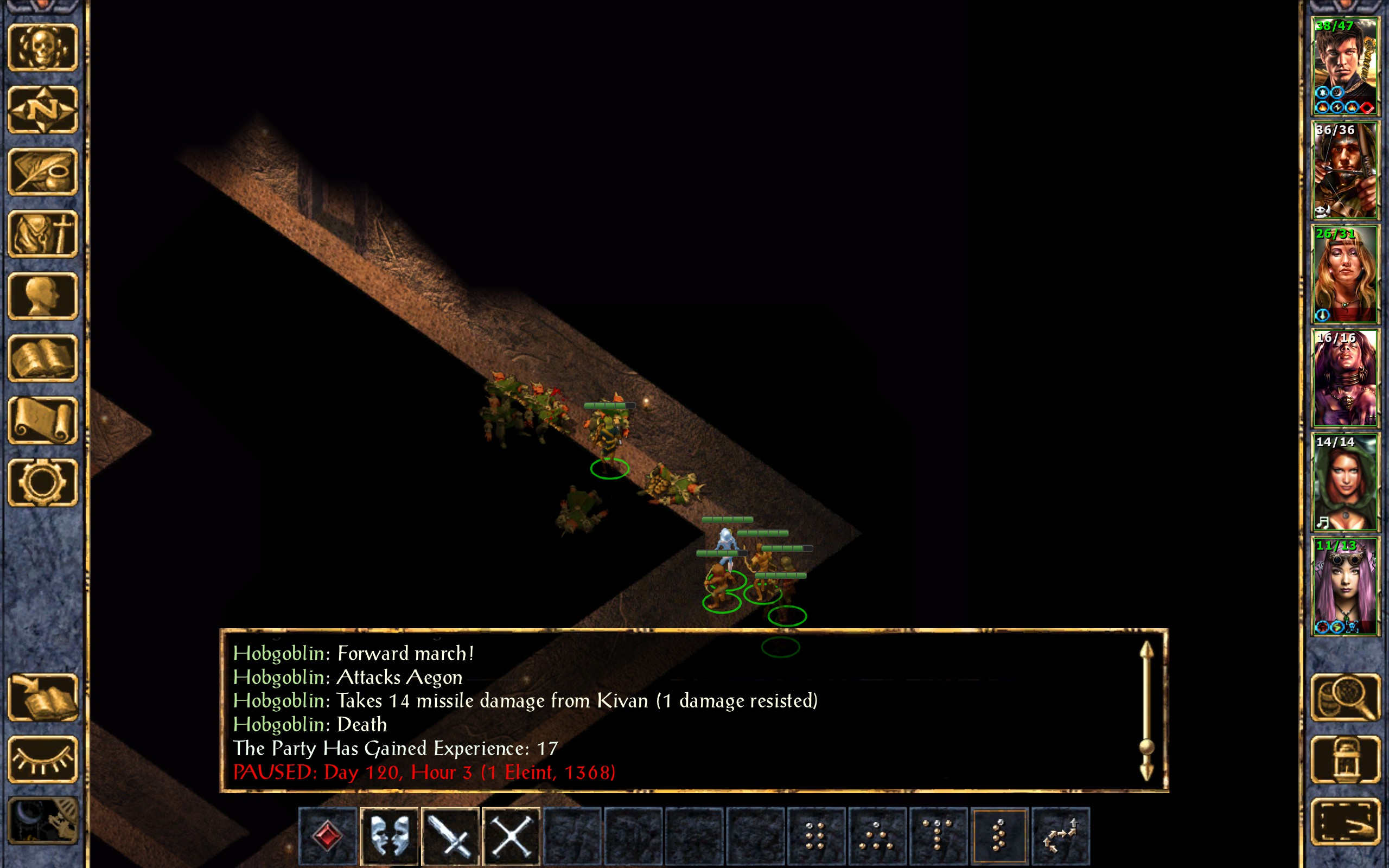Select the blonde woman portrait with 26/31 HP
1389x868 pixels.
1345,274
